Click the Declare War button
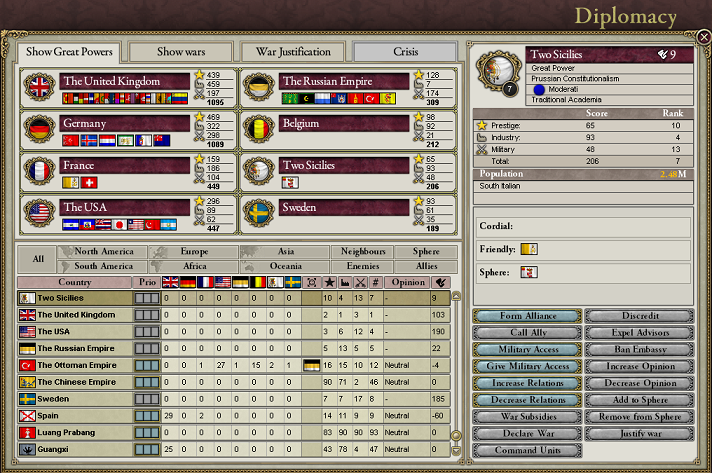712x473 pixels. pyautogui.click(x=526, y=433)
